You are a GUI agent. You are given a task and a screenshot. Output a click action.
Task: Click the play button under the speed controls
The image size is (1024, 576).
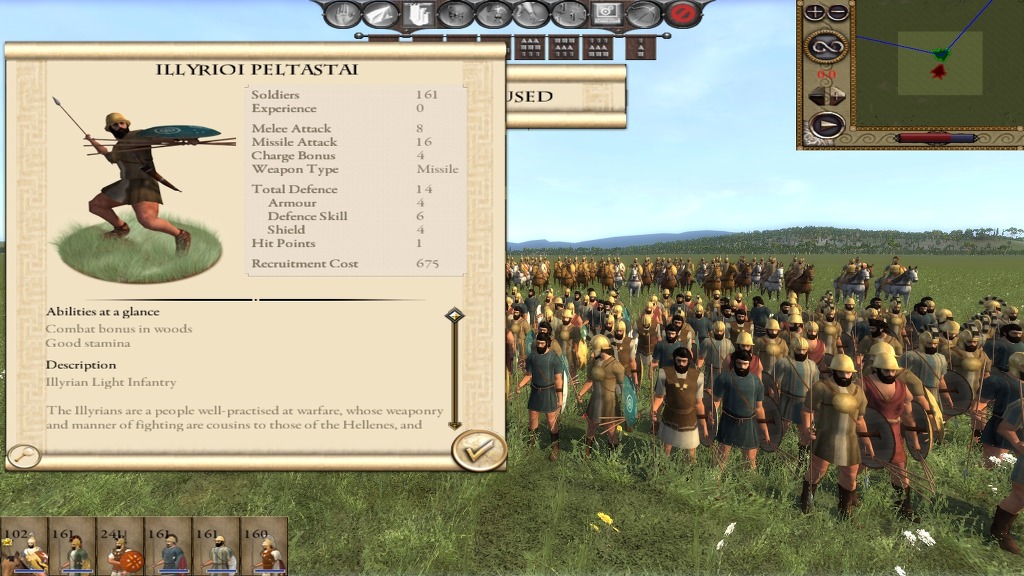(826, 125)
